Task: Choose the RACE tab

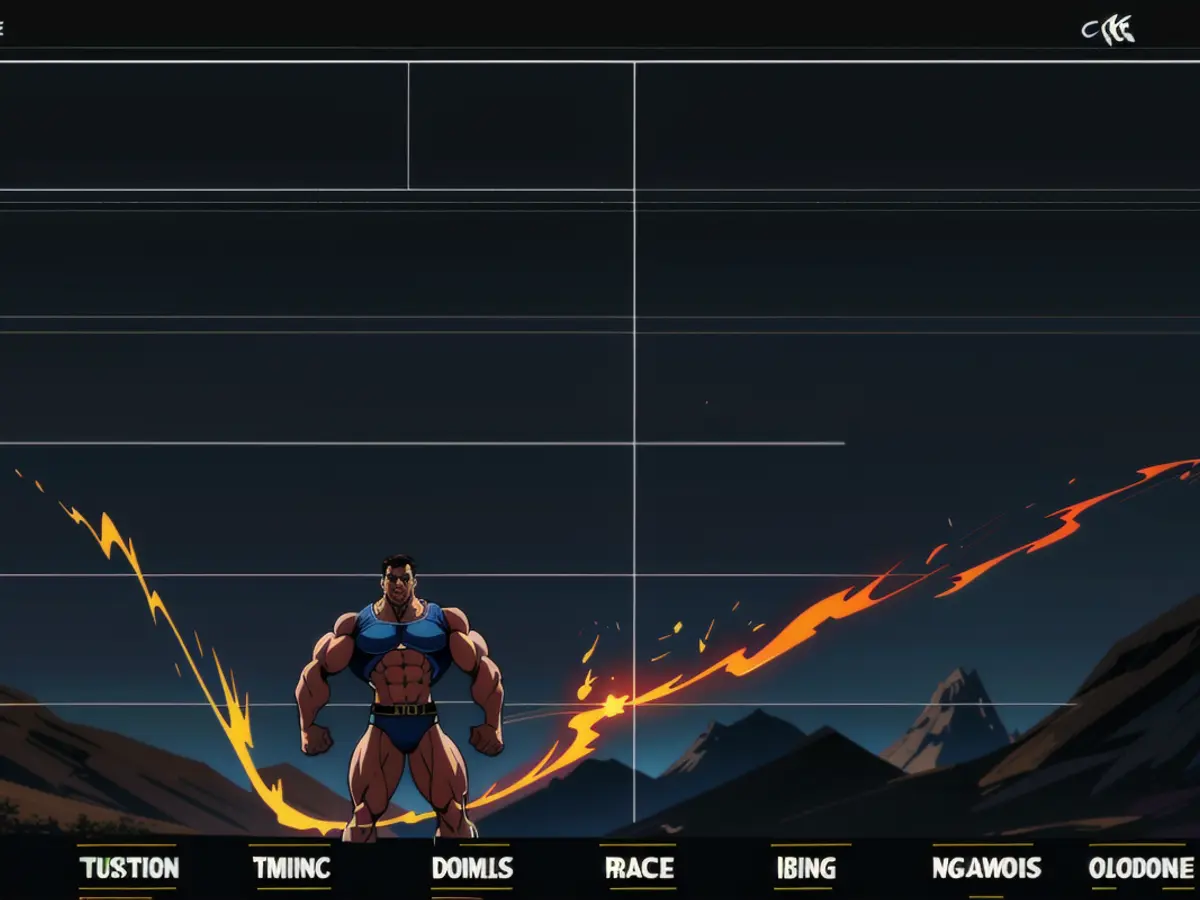Action: 639,868
